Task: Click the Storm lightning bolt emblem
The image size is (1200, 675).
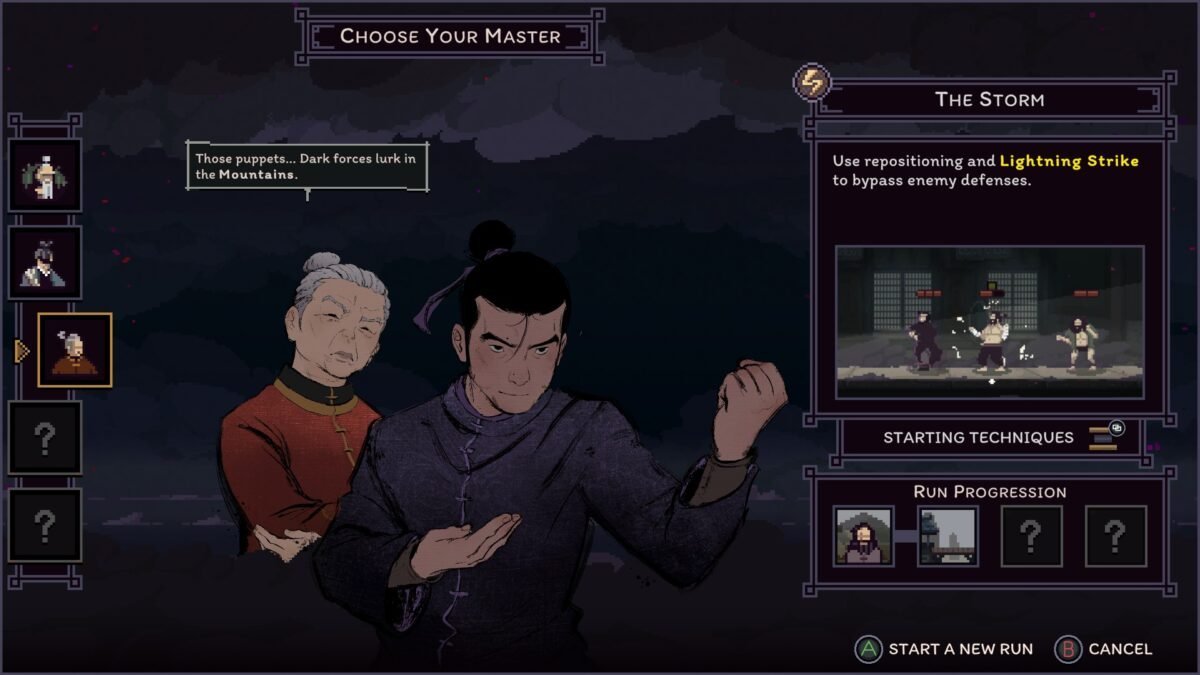Action: coord(813,83)
